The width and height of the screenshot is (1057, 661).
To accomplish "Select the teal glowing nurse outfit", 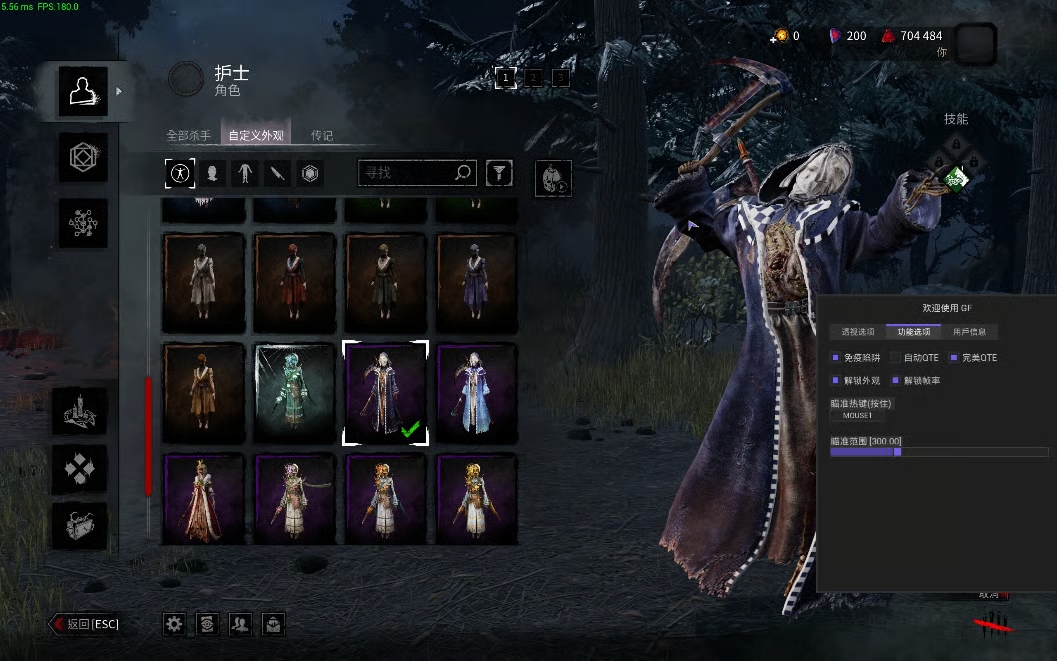I will (295, 394).
